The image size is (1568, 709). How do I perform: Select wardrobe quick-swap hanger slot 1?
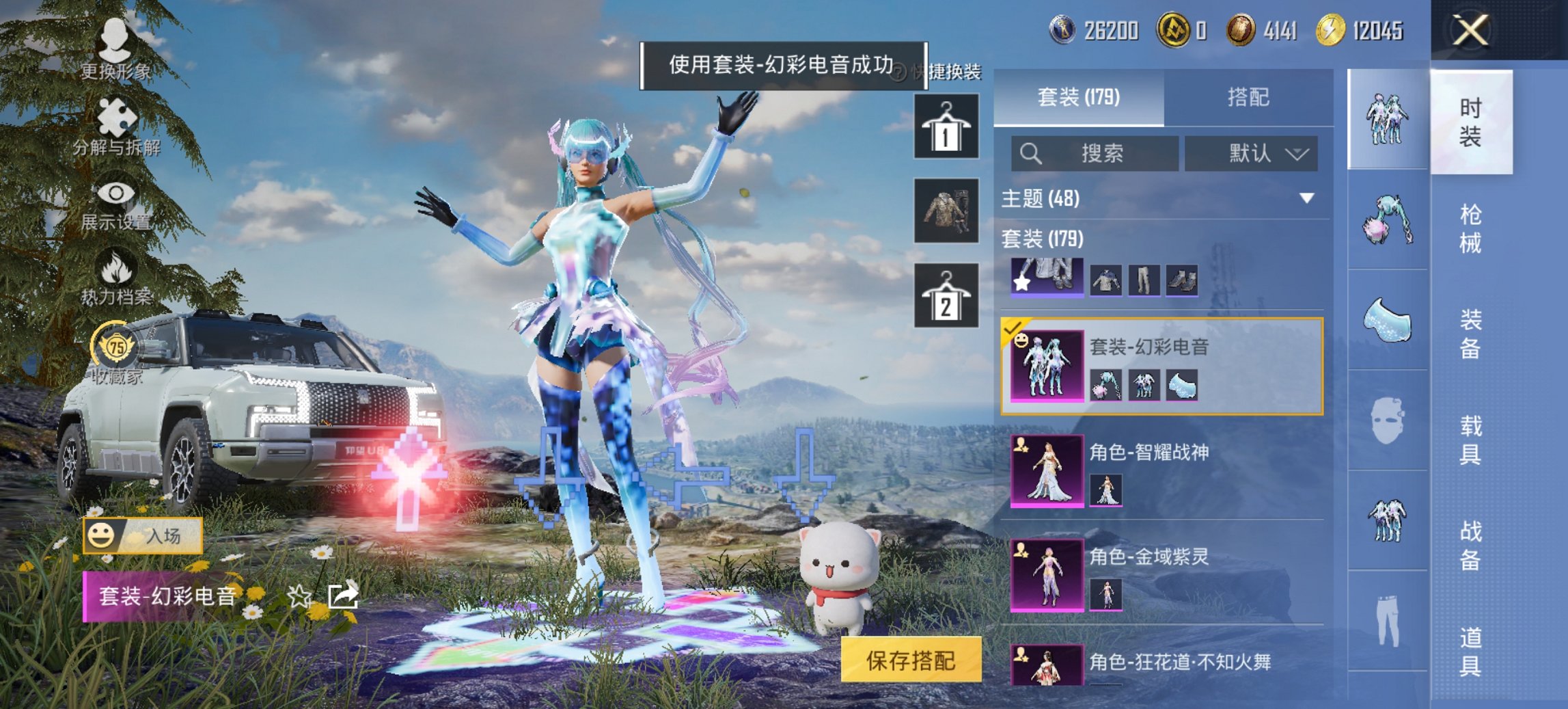(x=946, y=126)
